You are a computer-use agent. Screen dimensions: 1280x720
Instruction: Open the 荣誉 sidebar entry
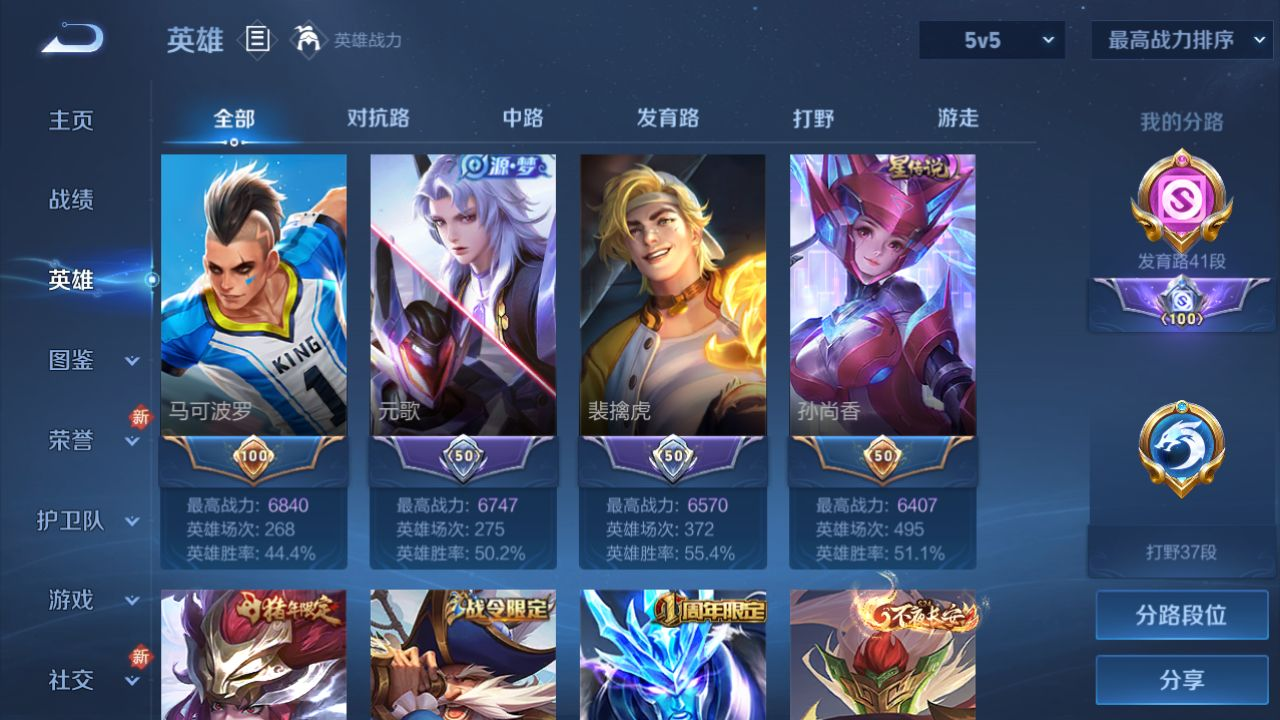(71, 440)
